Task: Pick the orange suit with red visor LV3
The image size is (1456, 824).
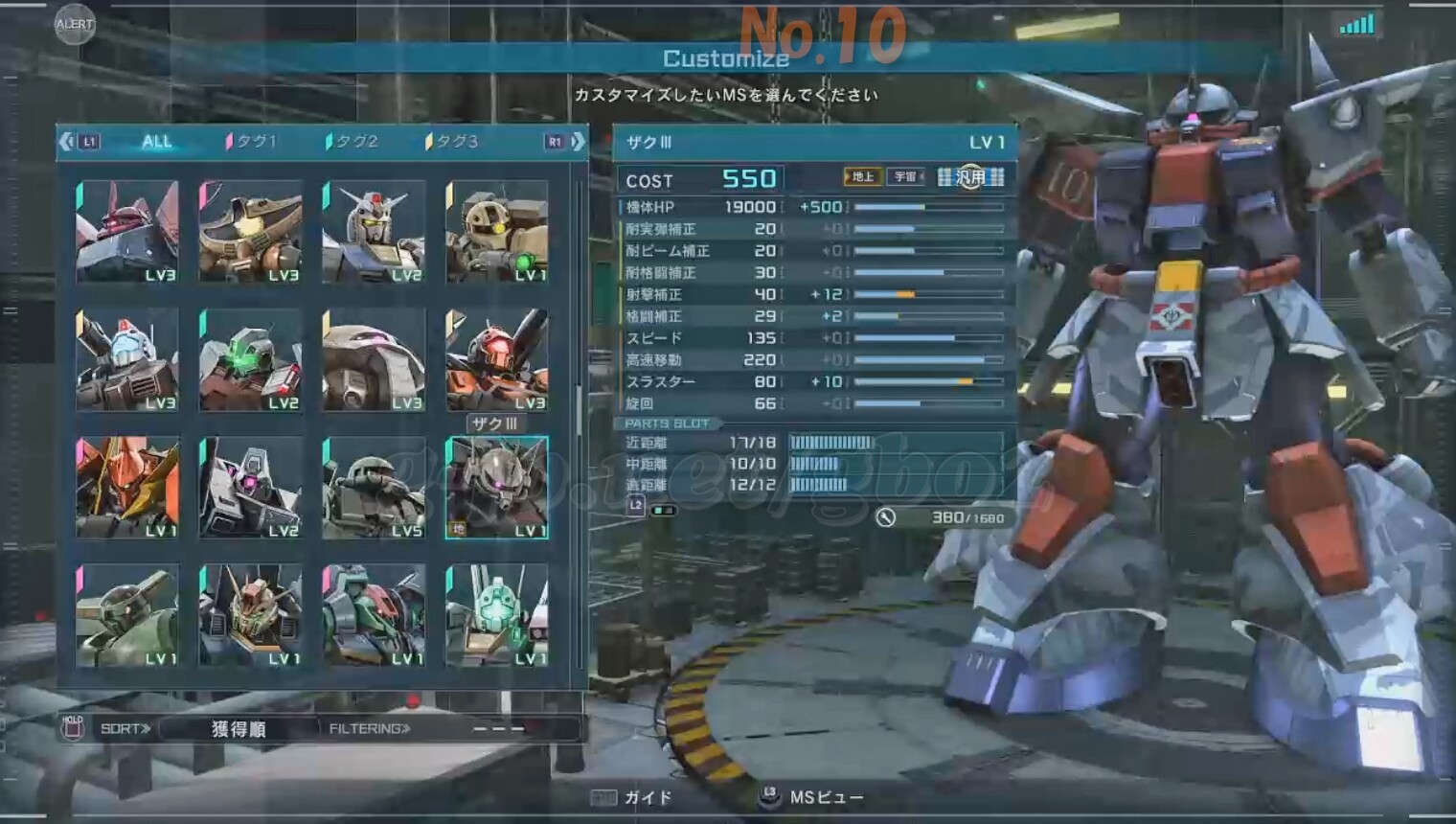Action: [496, 359]
